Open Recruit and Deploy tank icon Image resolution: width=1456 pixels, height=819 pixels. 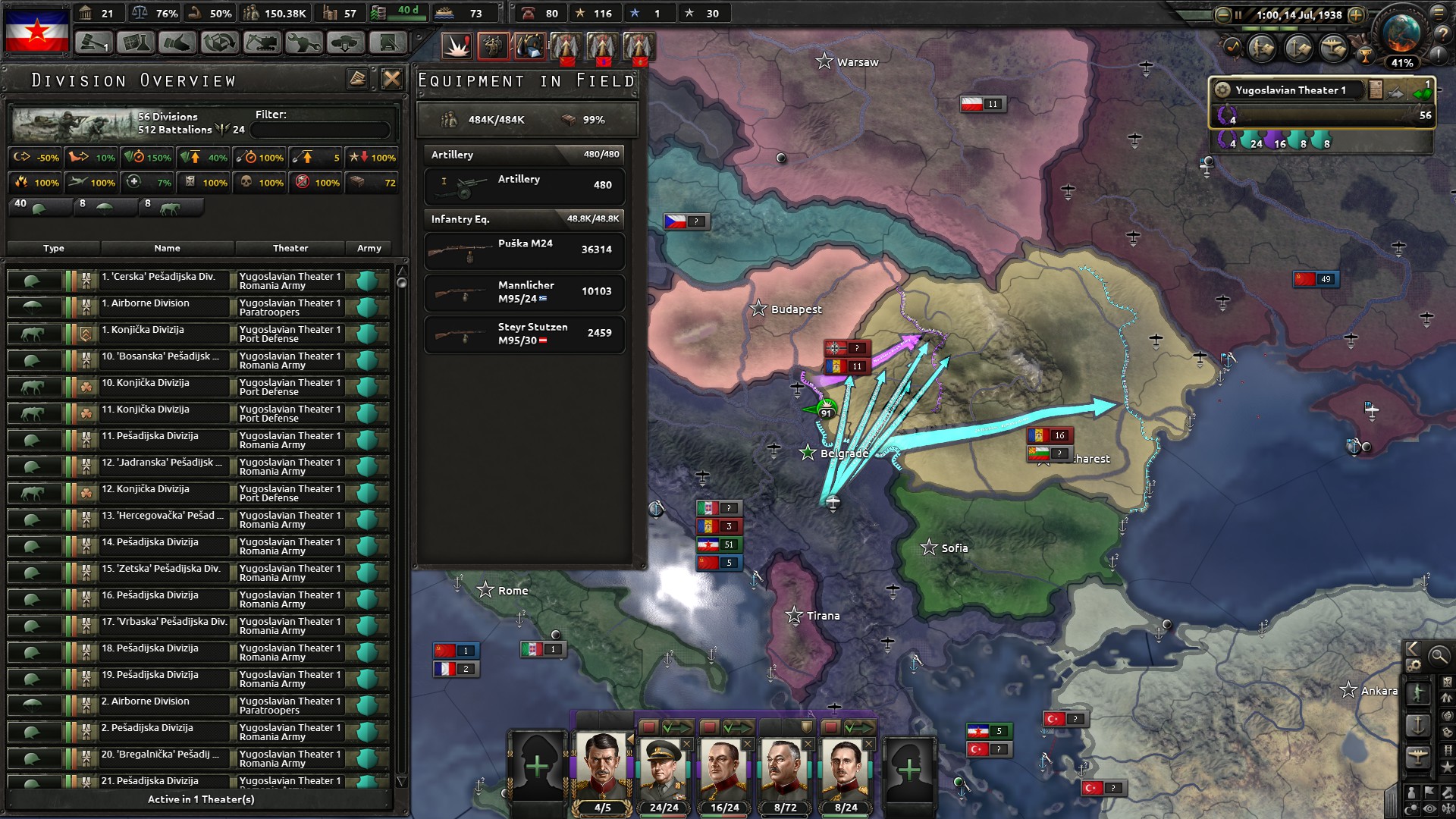click(x=347, y=42)
